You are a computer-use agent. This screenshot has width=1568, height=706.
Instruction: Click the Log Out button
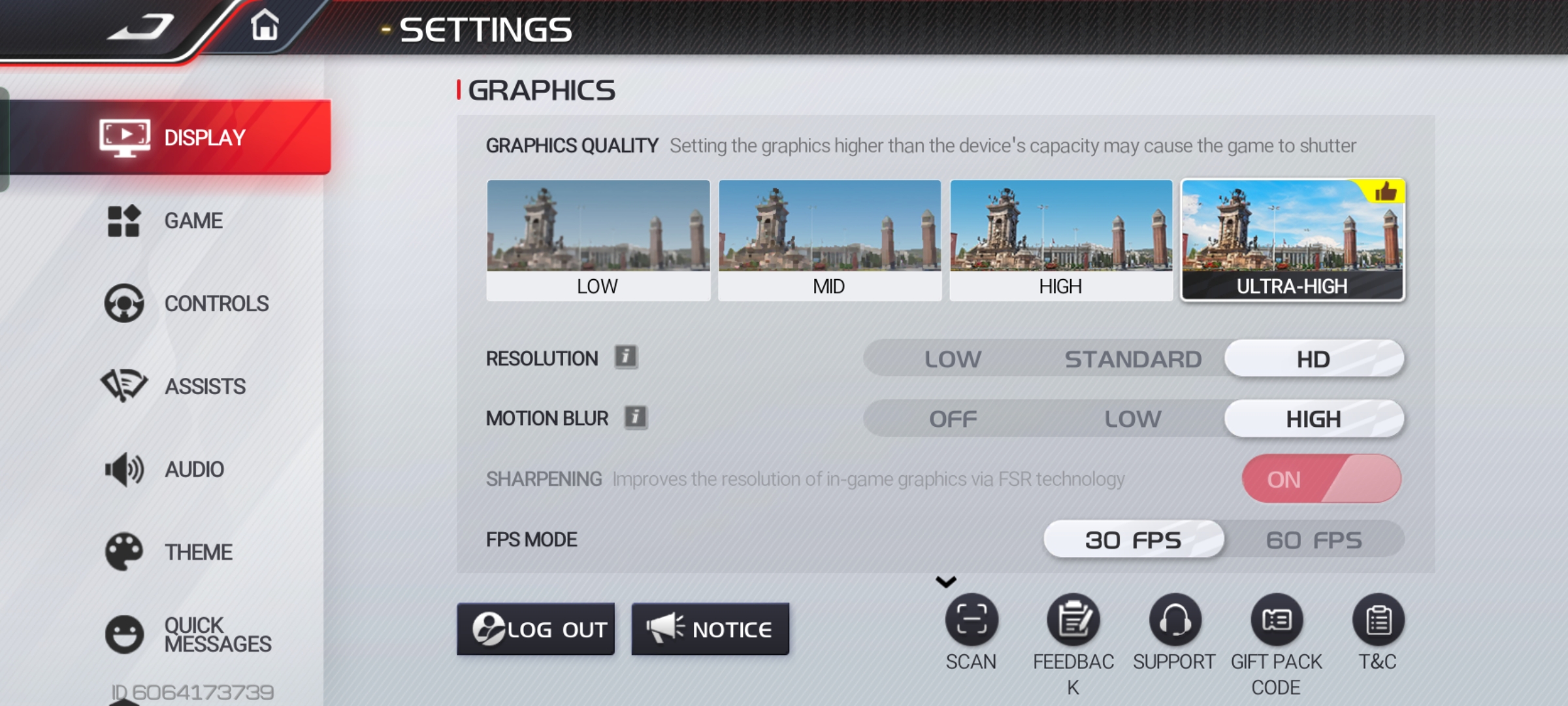[x=536, y=629]
